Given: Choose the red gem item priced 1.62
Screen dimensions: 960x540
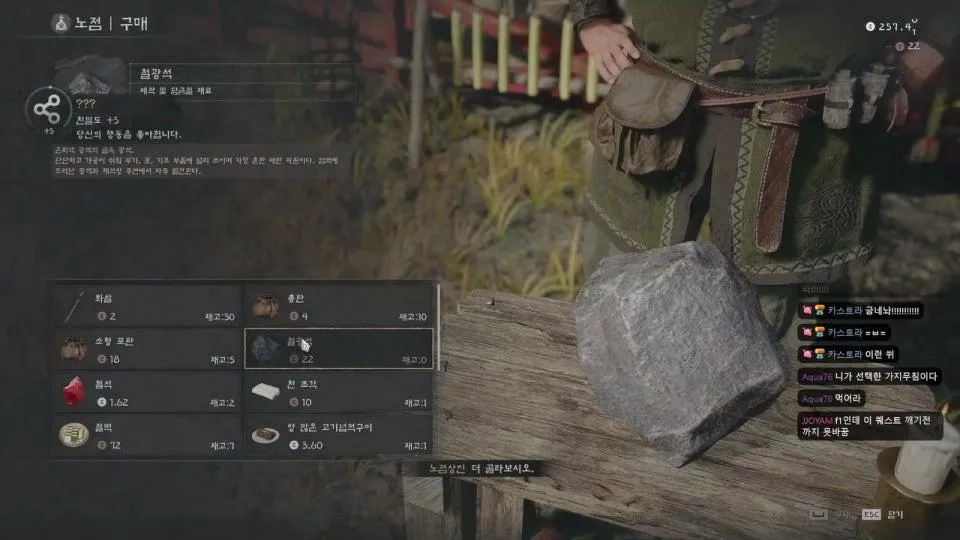Looking at the screenshot, I should click(150, 391).
